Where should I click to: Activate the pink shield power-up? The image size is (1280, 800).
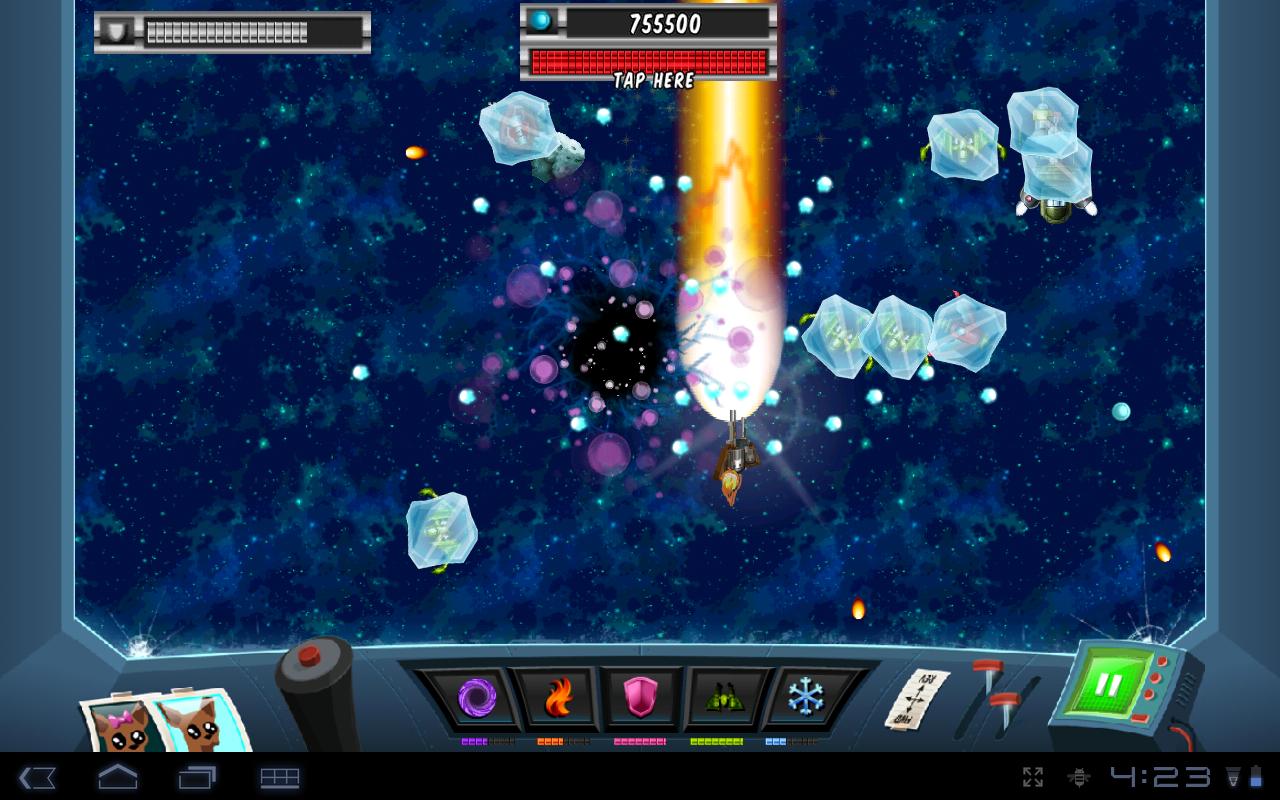tap(640, 697)
